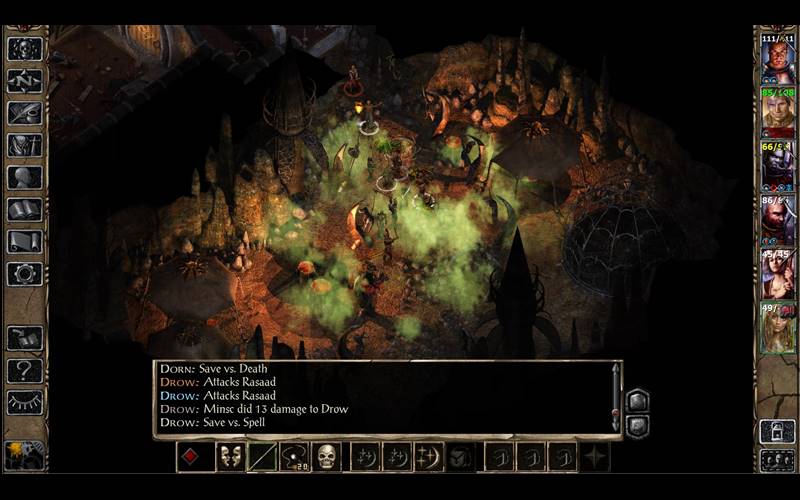Open the inventory screen
The height and width of the screenshot is (500, 800).
point(25,145)
